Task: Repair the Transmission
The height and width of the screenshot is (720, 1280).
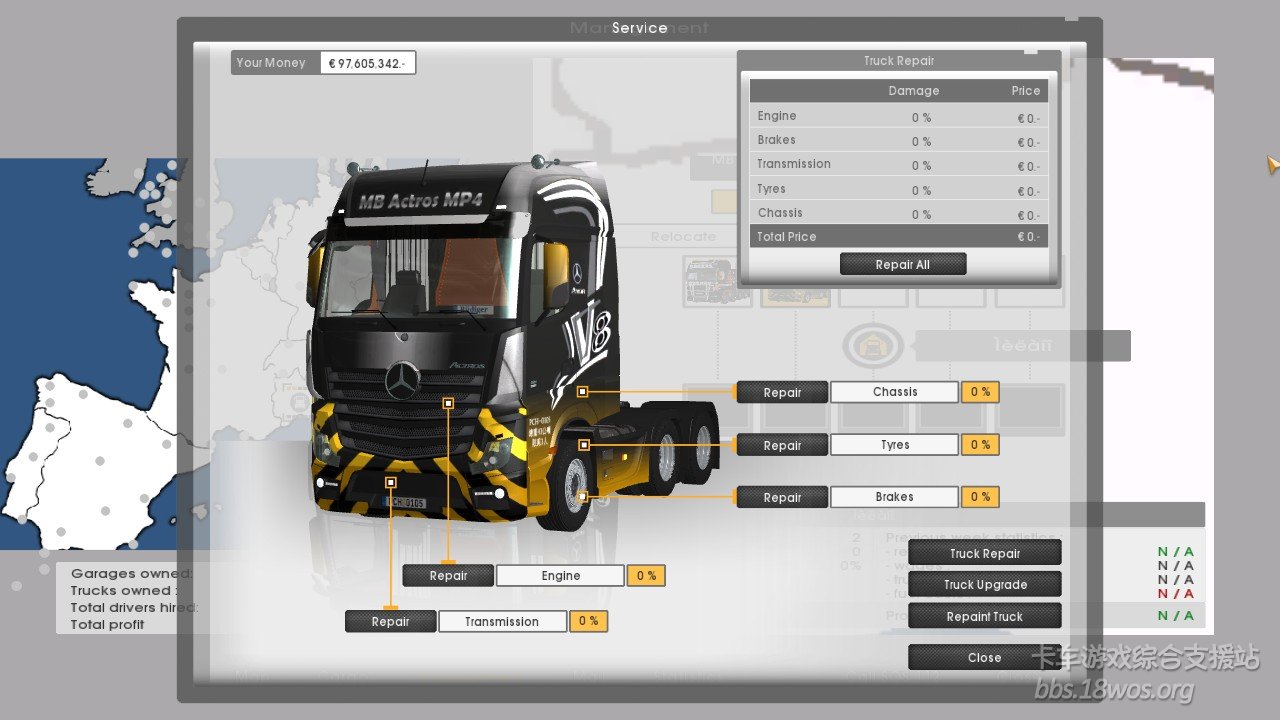Action: coord(390,621)
